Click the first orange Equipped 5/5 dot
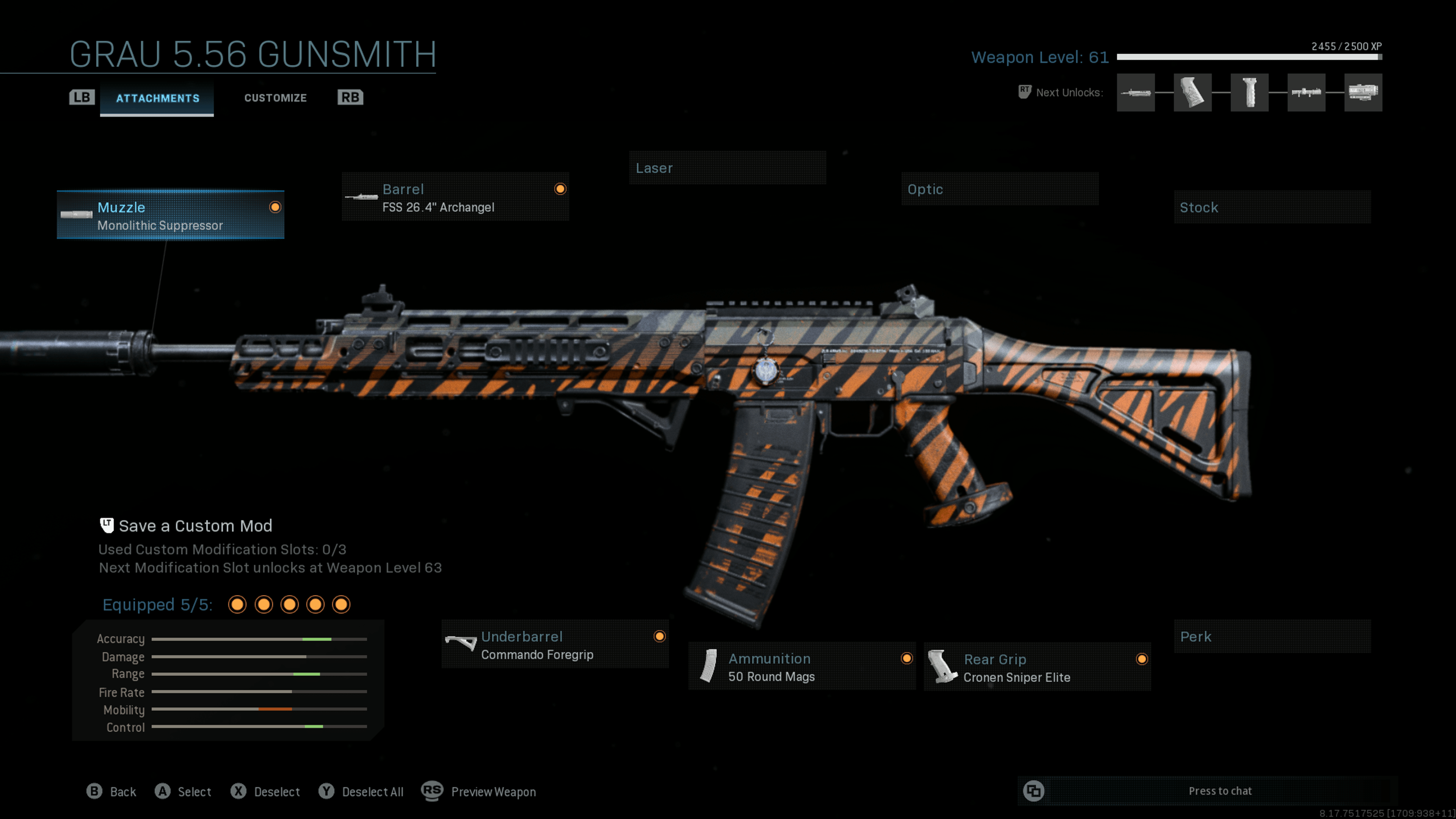 (237, 604)
